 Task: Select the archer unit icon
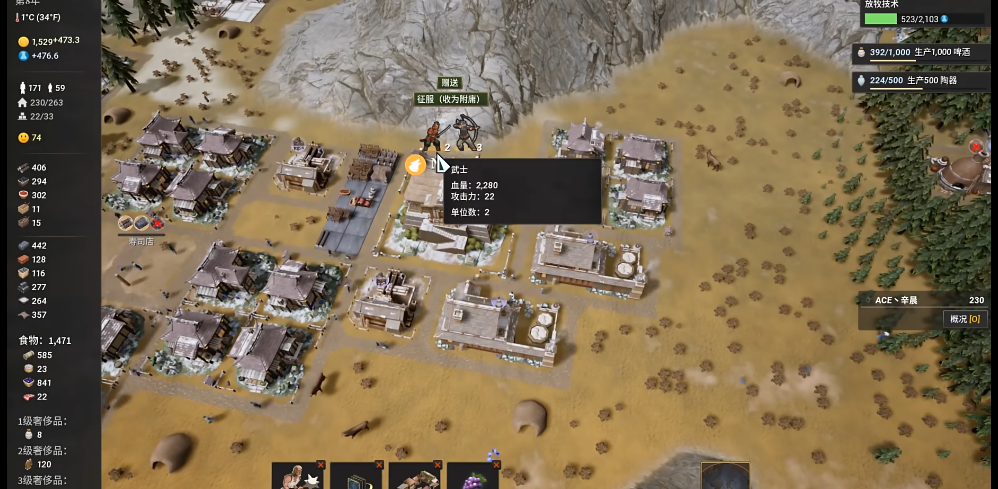point(466,133)
